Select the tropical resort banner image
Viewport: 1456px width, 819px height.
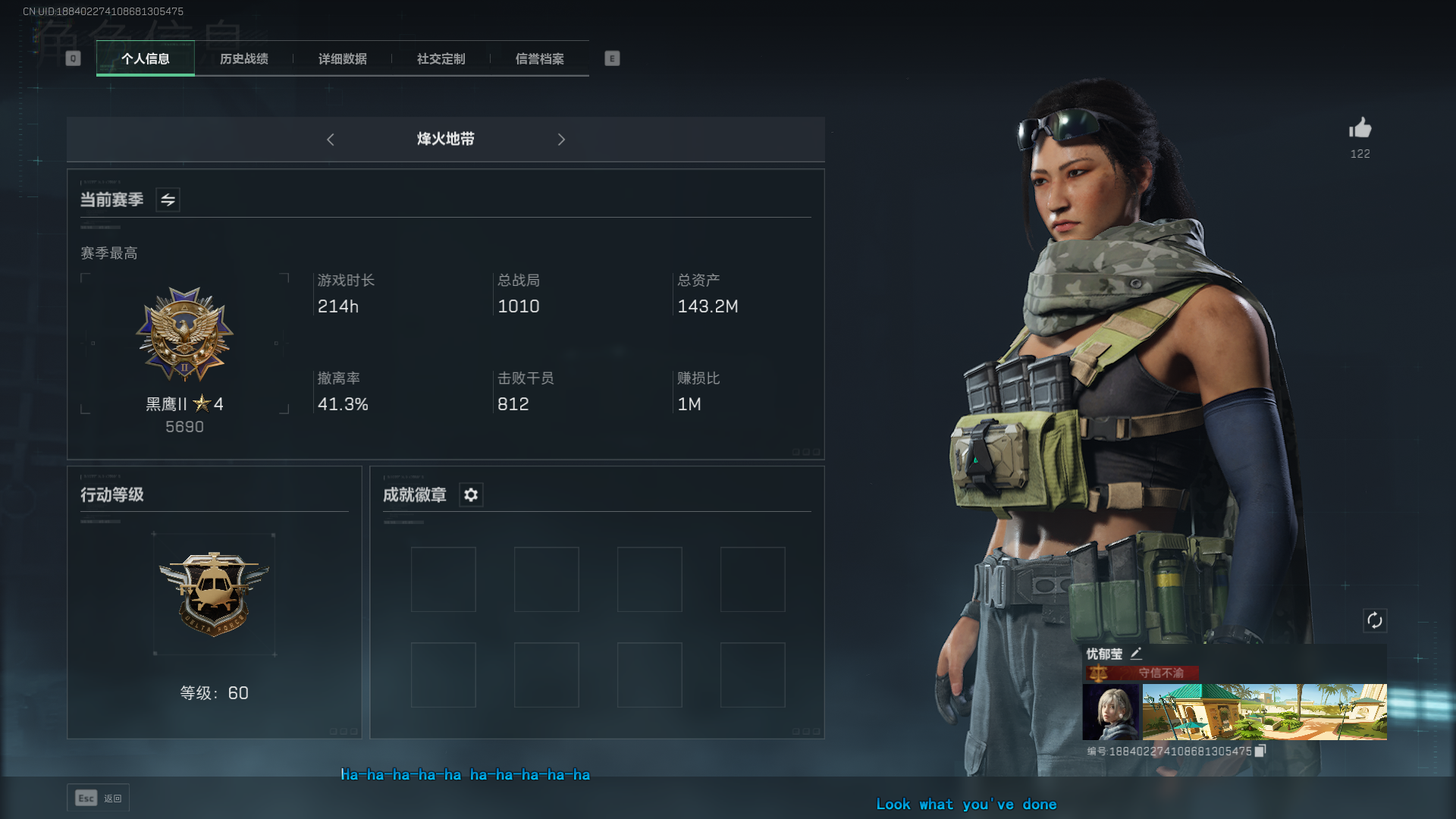click(1264, 711)
